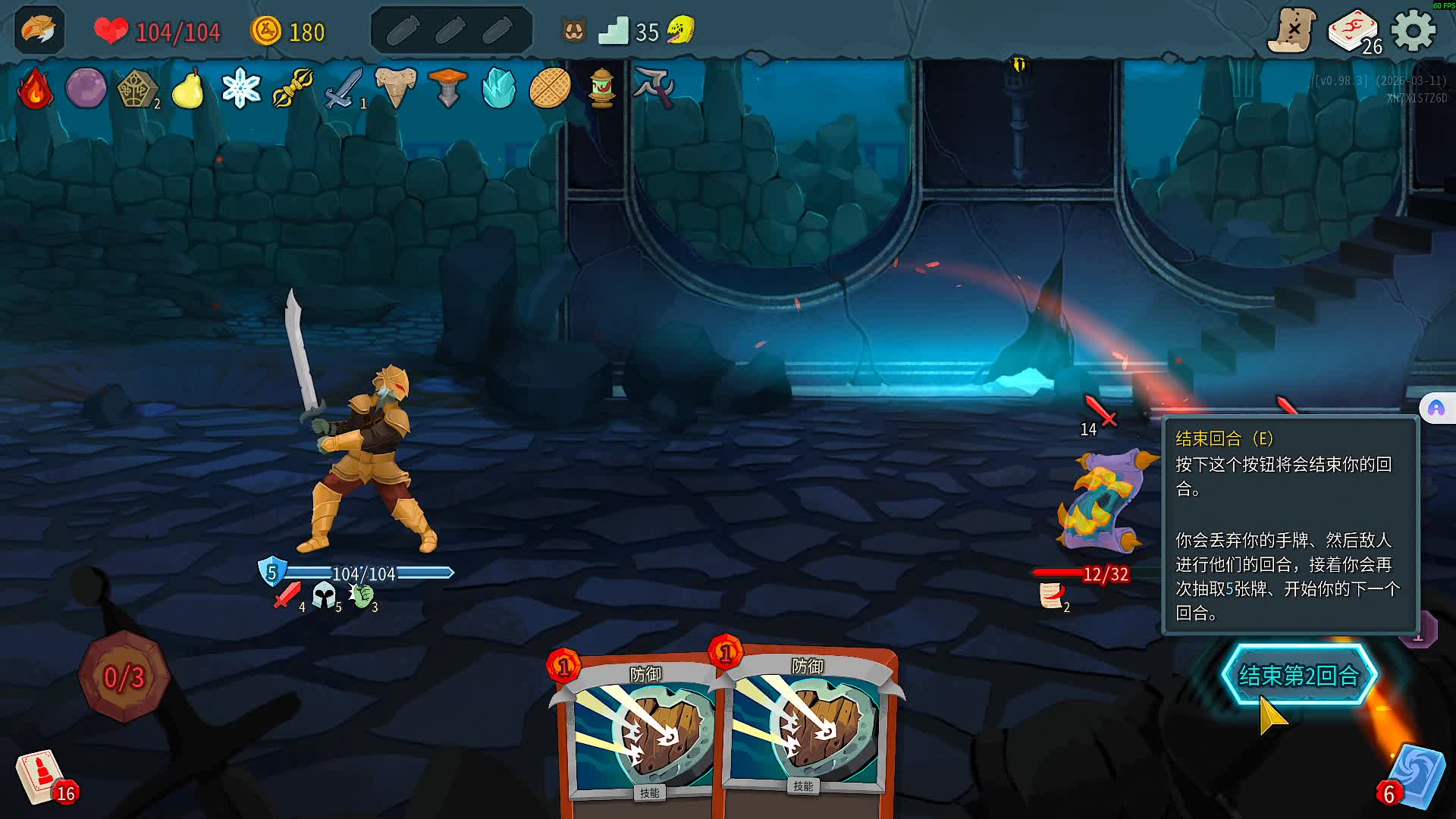Inspect the cyan crystal relic
Viewport: 1456px width, 819px height.
point(498,89)
